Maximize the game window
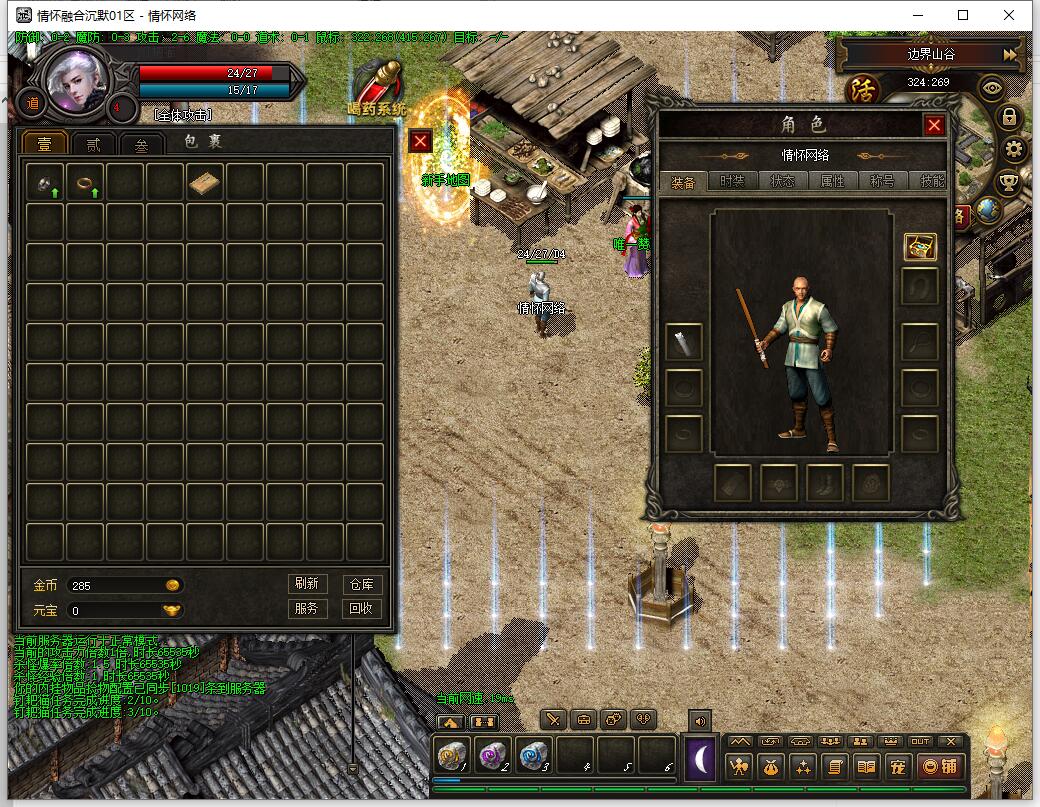 click(963, 15)
